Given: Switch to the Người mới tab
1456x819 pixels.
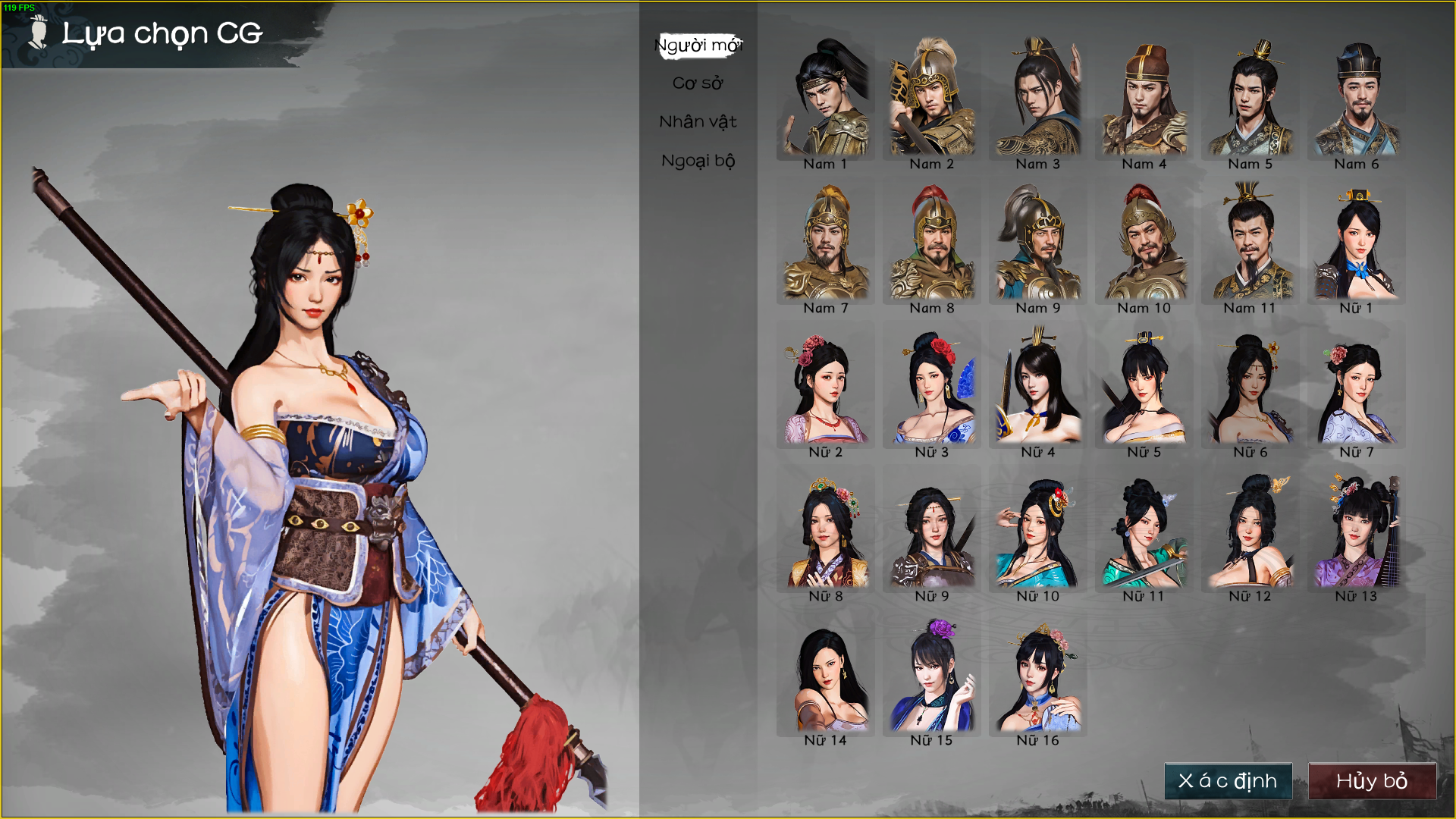Looking at the screenshot, I should (698, 45).
